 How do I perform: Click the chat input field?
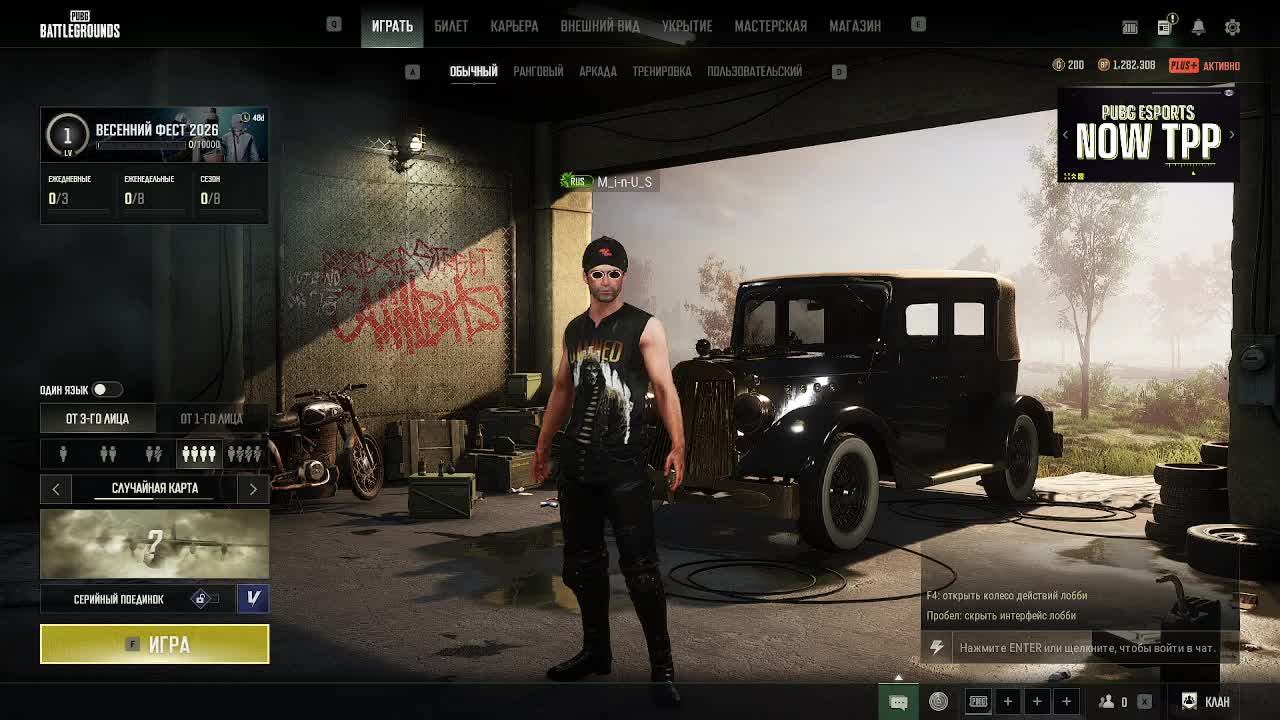[x=1086, y=648]
